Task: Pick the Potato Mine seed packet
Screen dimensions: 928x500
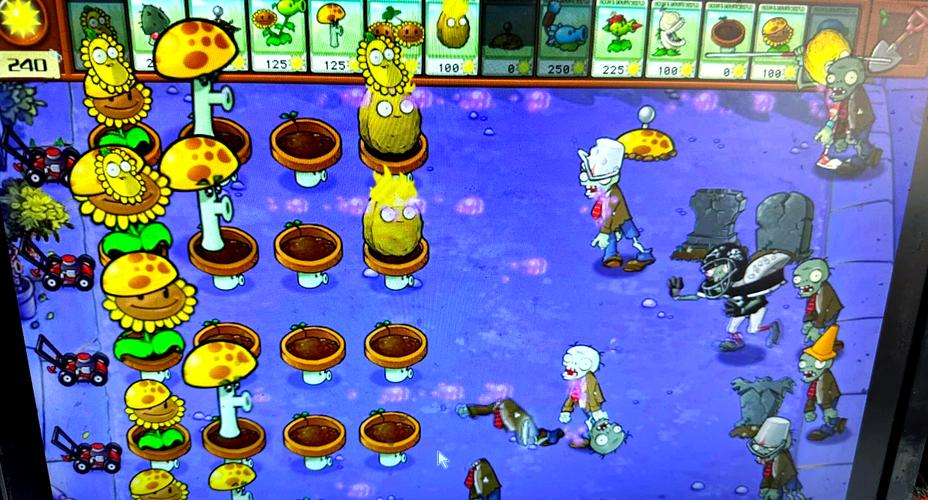Action: point(509,37)
